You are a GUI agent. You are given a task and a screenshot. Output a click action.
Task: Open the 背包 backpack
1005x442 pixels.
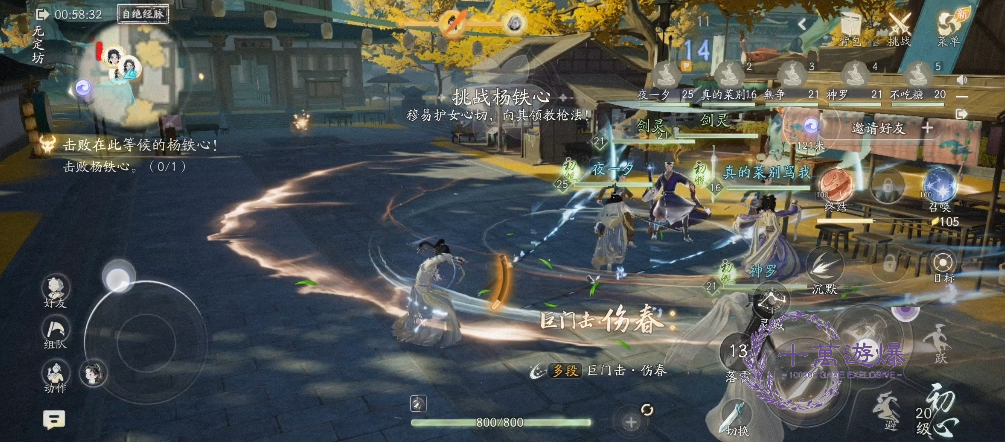850,27
